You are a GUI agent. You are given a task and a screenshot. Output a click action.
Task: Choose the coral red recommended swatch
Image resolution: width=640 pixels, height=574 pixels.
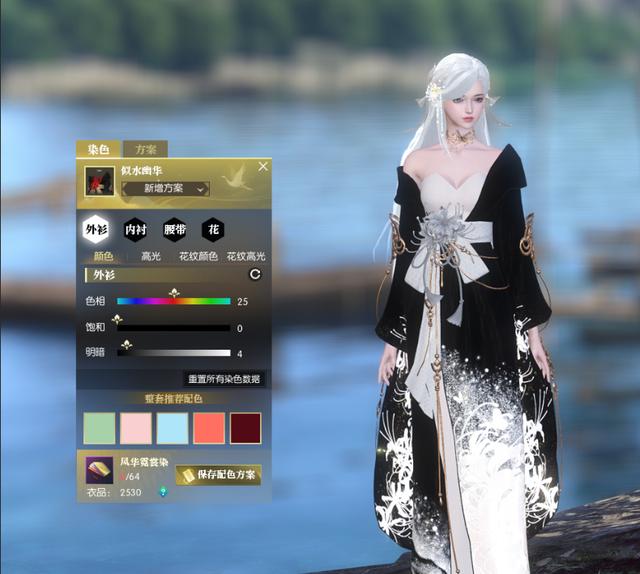click(209, 428)
